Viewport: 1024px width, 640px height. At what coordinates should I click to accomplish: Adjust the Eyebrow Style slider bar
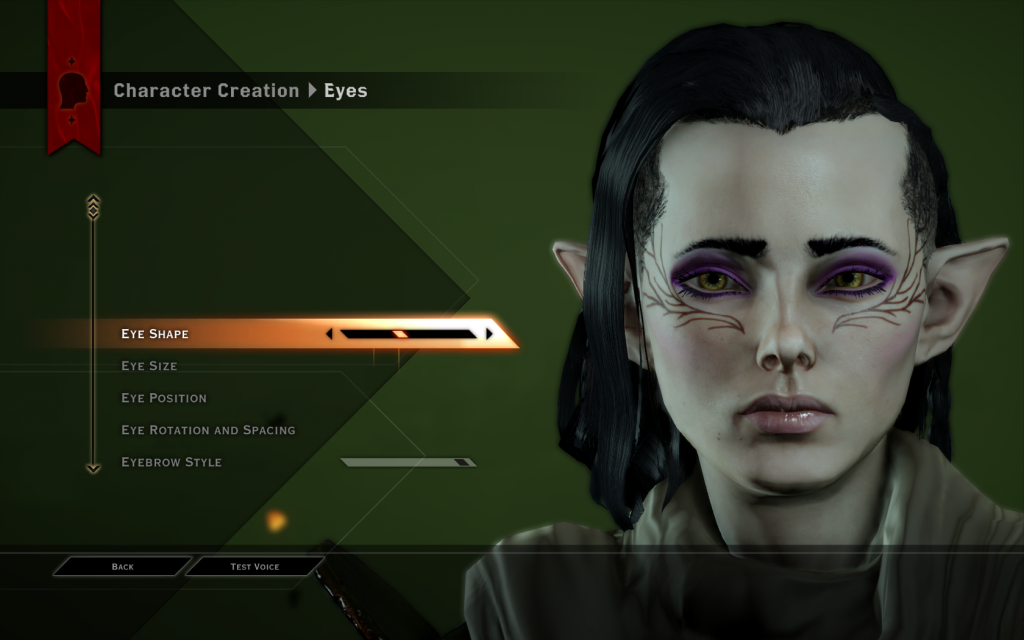[x=408, y=462]
